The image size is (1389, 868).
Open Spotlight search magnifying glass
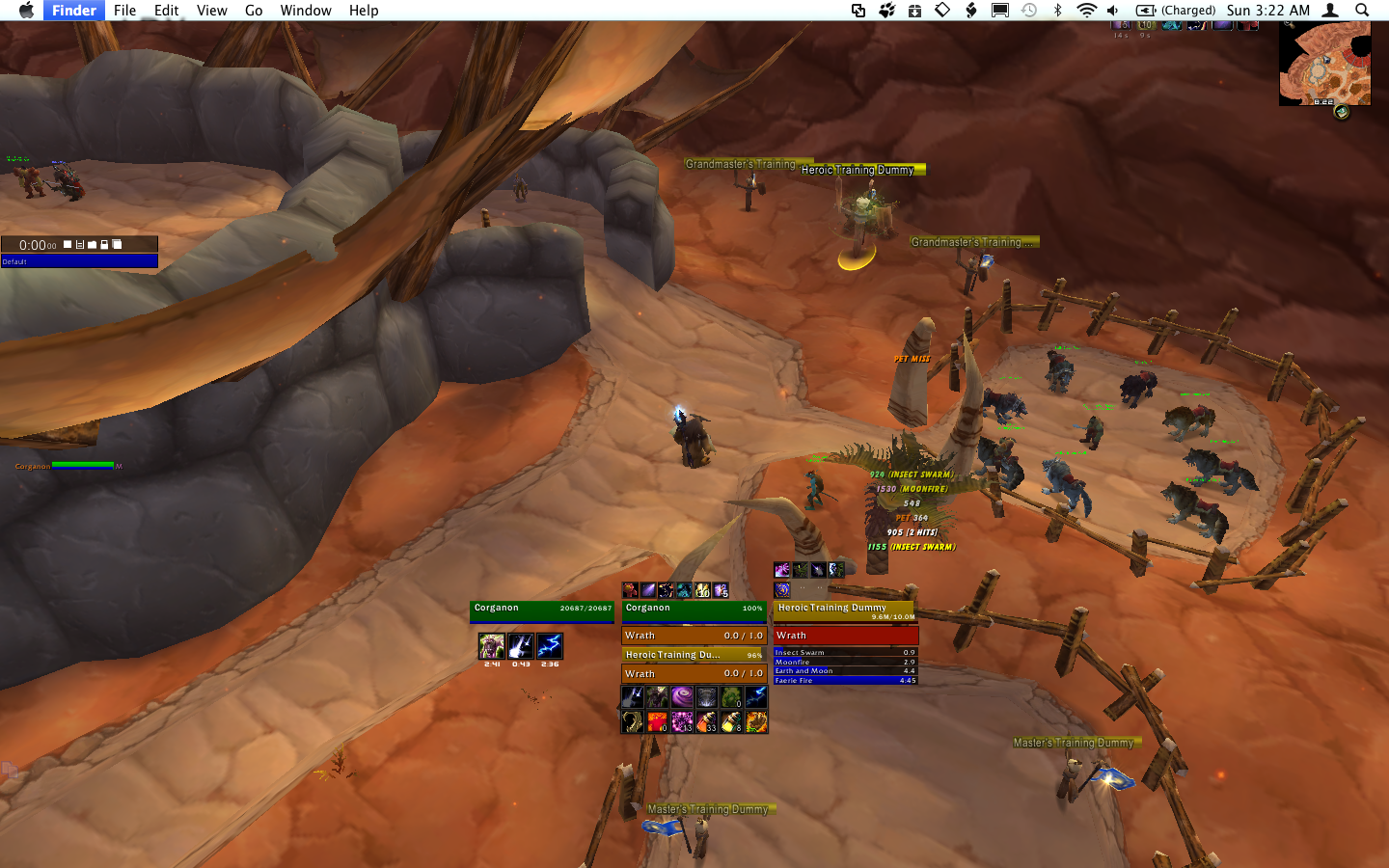click(1362, 11)
